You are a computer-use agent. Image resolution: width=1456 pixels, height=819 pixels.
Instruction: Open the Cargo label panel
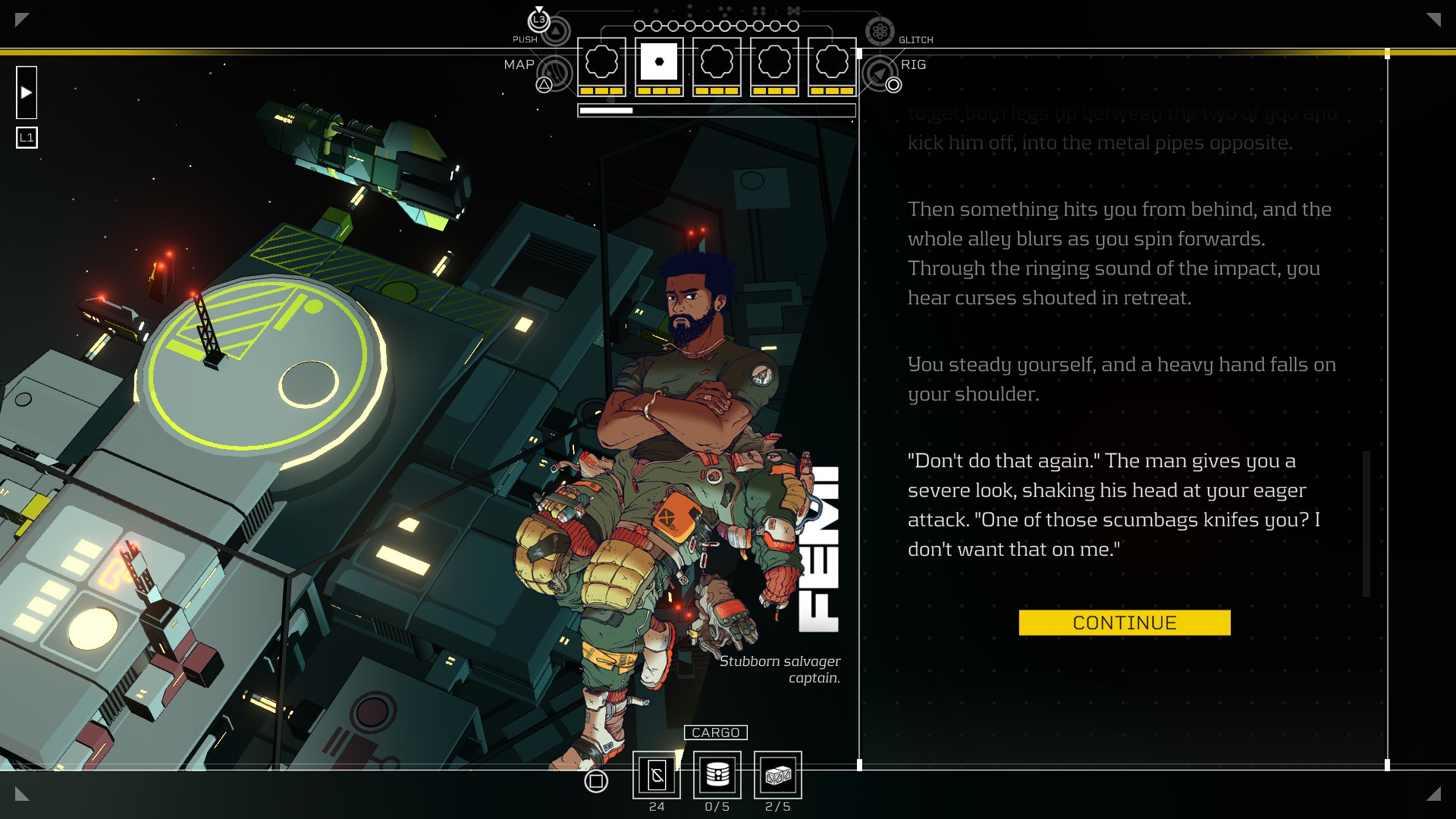click(x=715, y=733)
